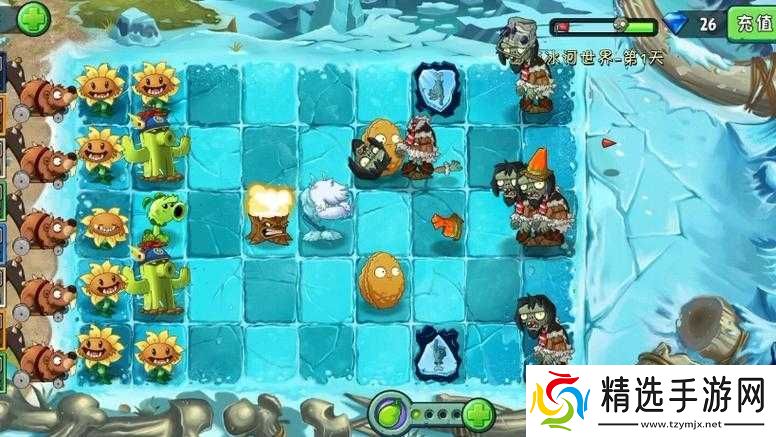Select the Plant Food leaf icon
Viewport: 776px width, 437px height.
tap(387, 411)
